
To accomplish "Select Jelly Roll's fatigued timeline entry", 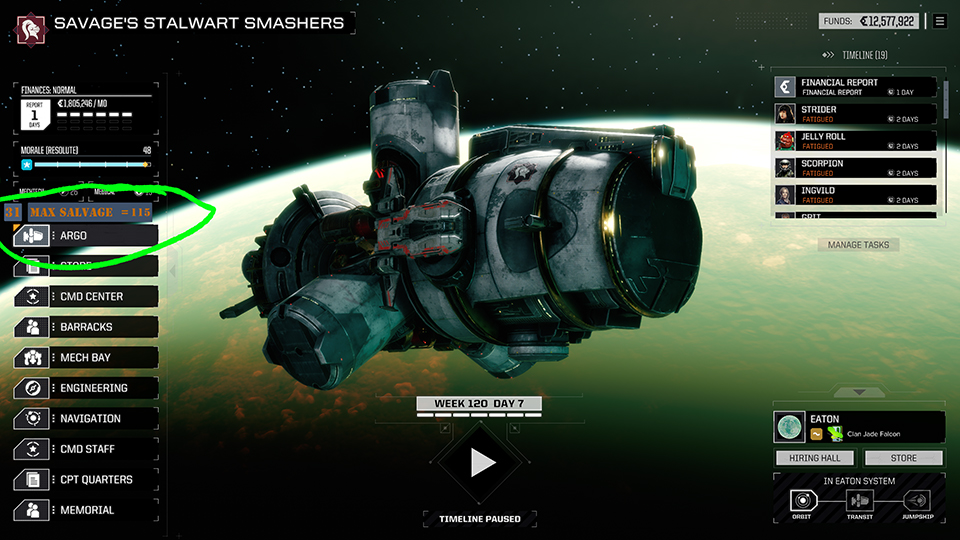I will pos(856,141).
